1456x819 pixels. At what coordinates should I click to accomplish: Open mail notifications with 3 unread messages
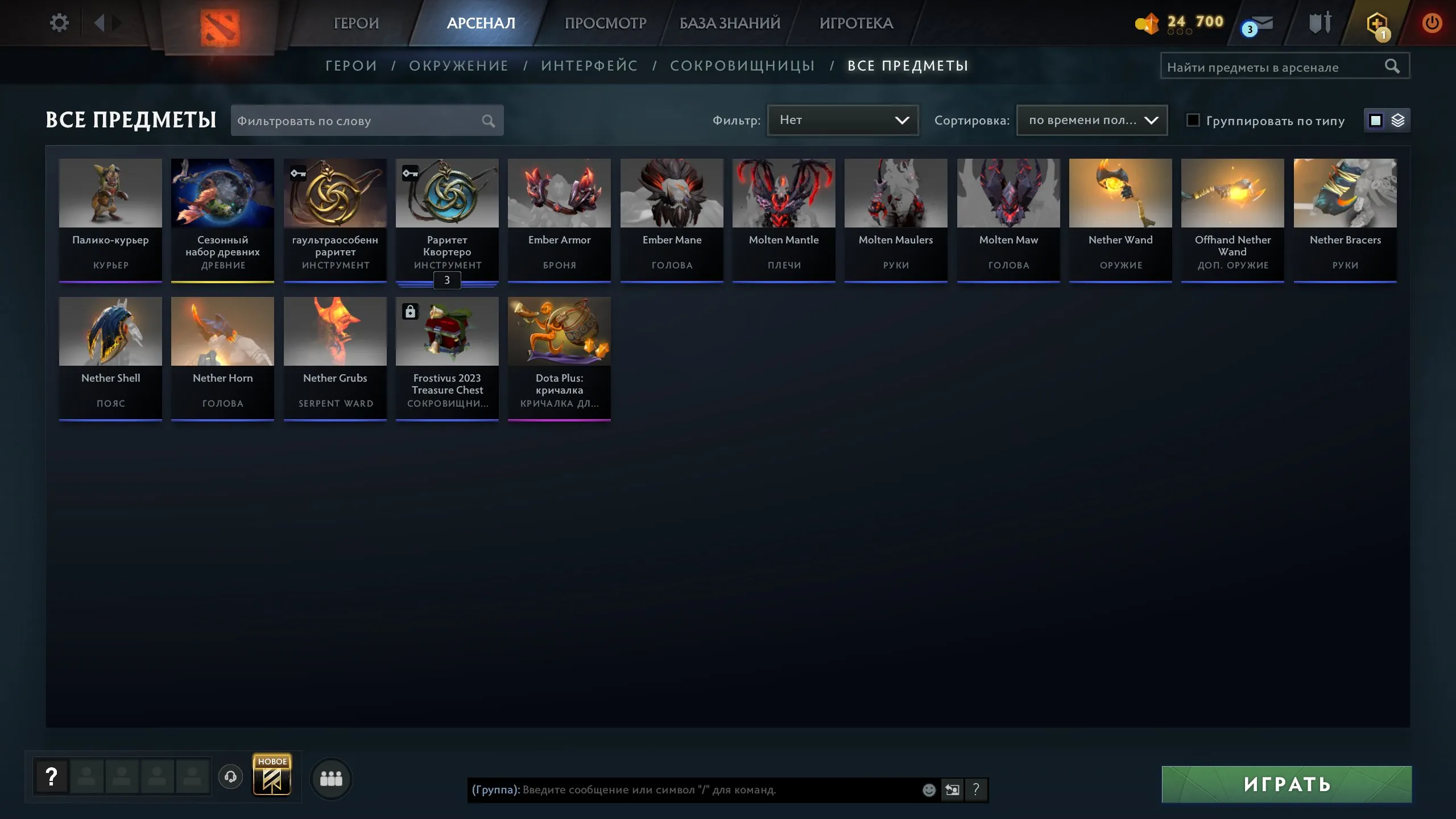click(x=1260, y=24)
